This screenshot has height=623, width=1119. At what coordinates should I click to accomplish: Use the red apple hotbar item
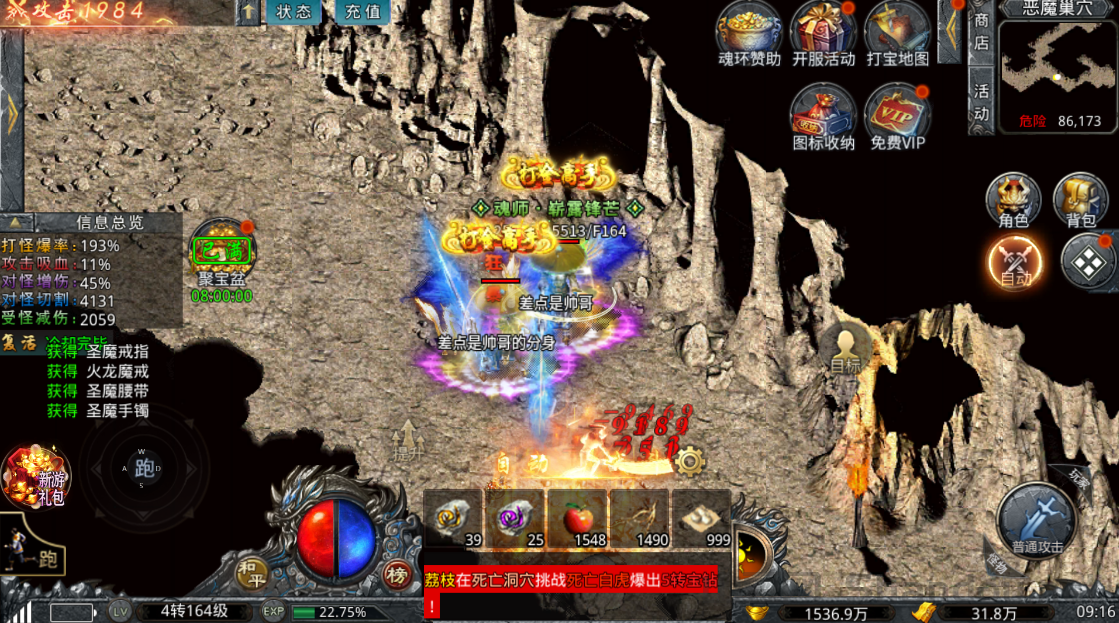coord(576,520)
